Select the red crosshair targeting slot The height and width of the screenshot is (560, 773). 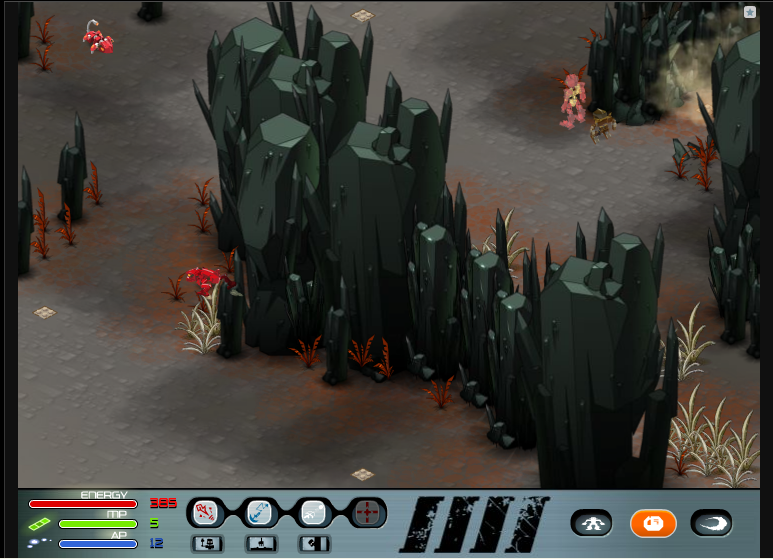coord(368,513)
